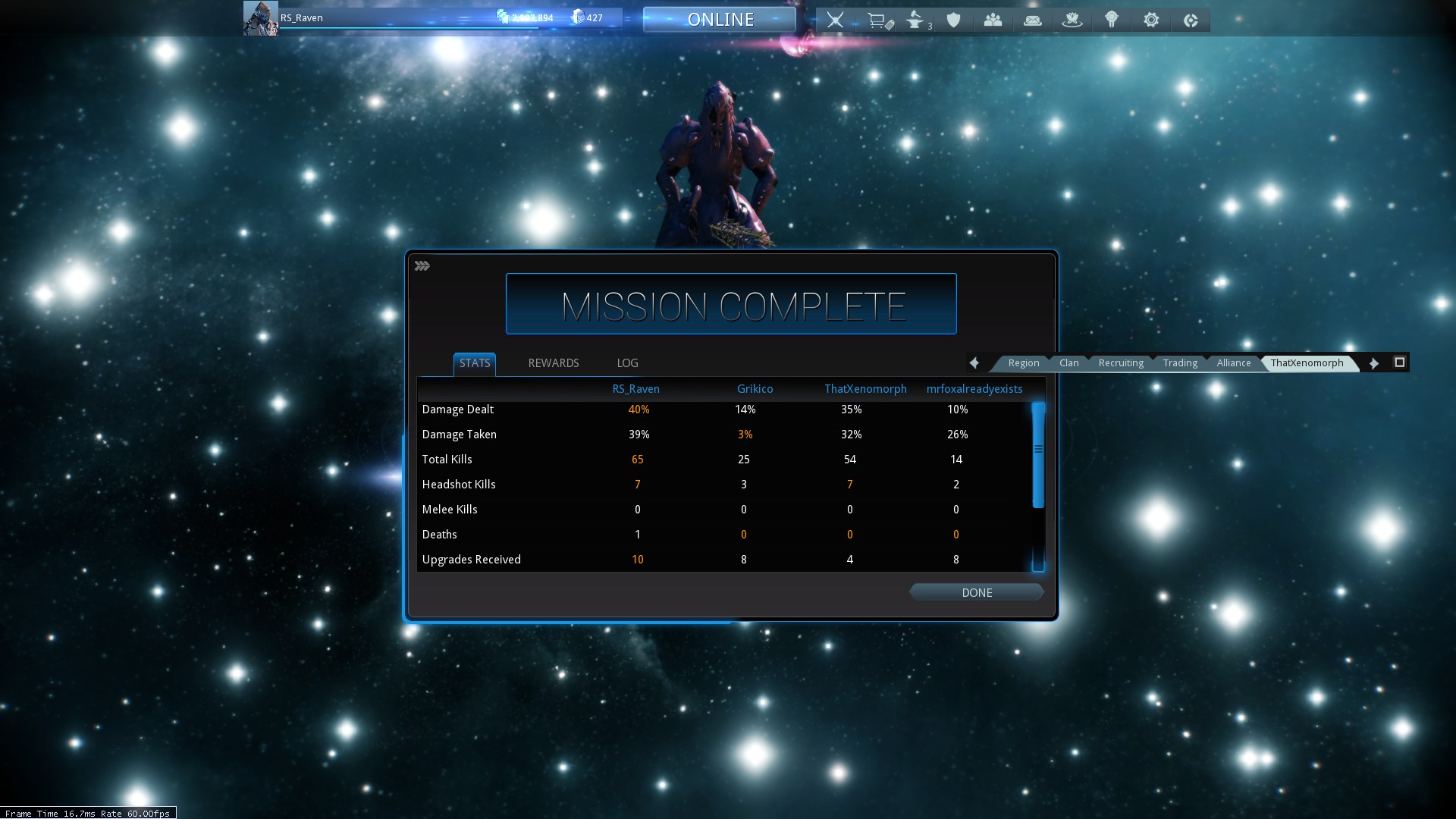Viewport: 1456px width, 819px height.
Task: Open the inbox envelope icon
Action: tap(1032, 20)
